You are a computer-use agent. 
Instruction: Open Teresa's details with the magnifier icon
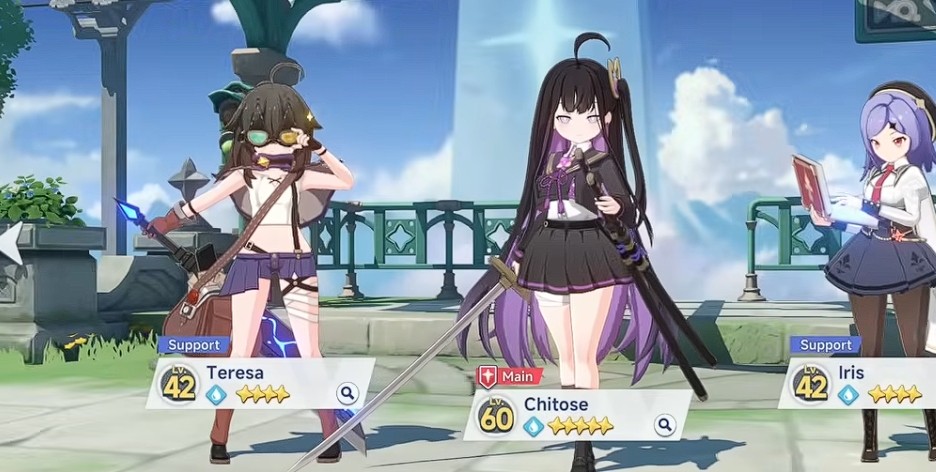(x=347, y=393)
